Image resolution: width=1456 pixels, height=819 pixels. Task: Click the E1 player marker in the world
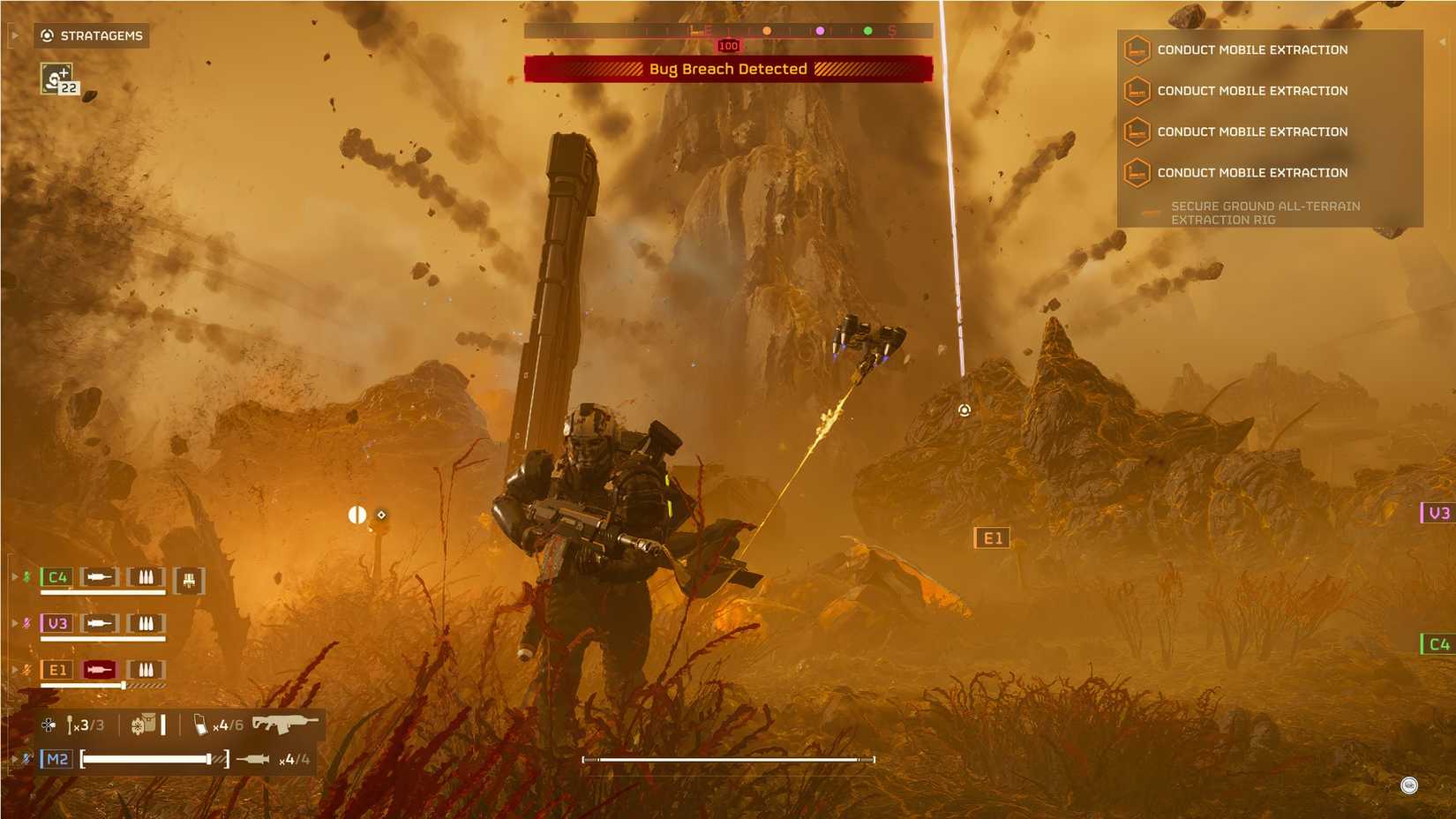(993, 537)
